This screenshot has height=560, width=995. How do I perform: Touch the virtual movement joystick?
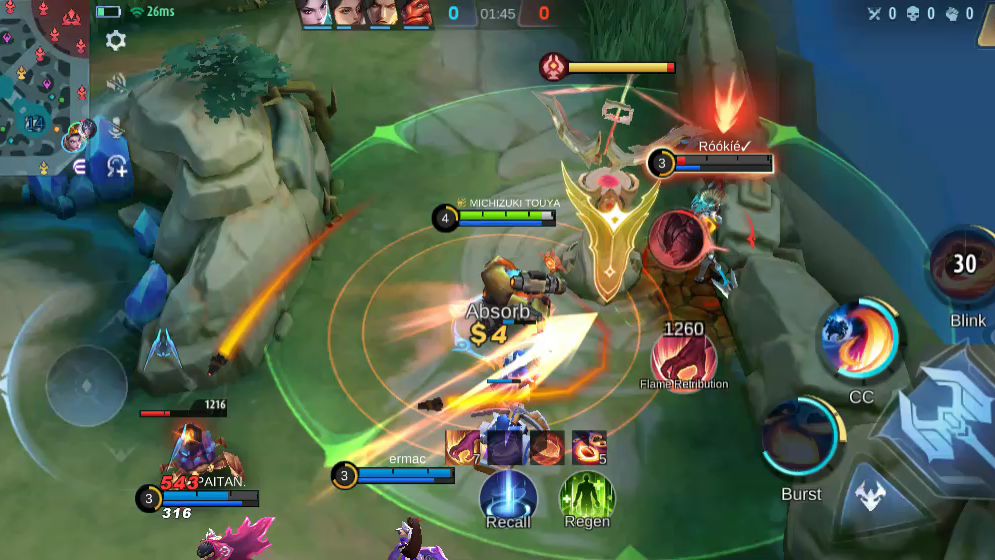tap(86, 385)
